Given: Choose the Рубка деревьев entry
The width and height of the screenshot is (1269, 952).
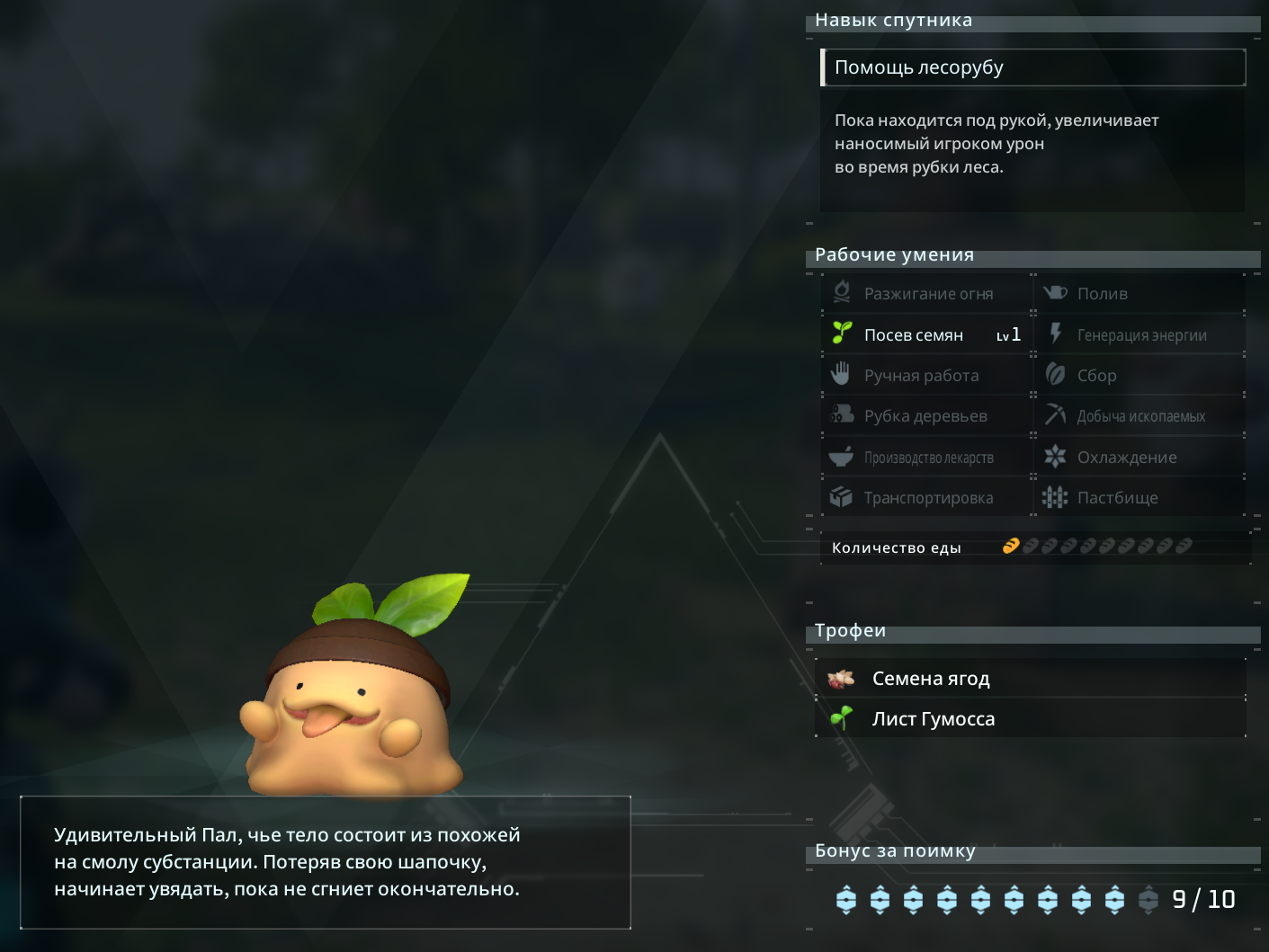Looking at the screenshot, I should (x=926, y=415).
